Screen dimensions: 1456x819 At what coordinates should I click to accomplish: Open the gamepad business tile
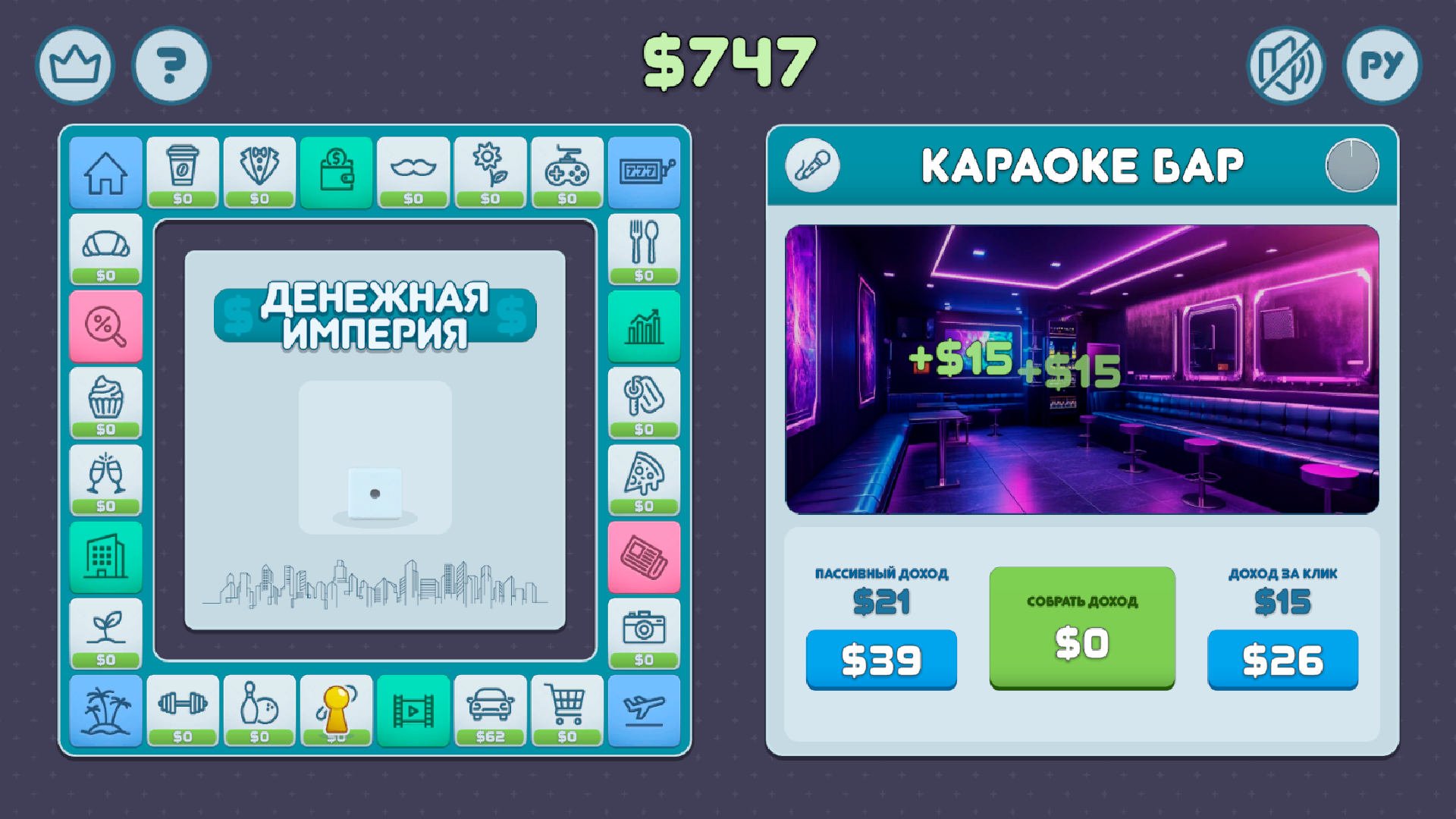566,173
